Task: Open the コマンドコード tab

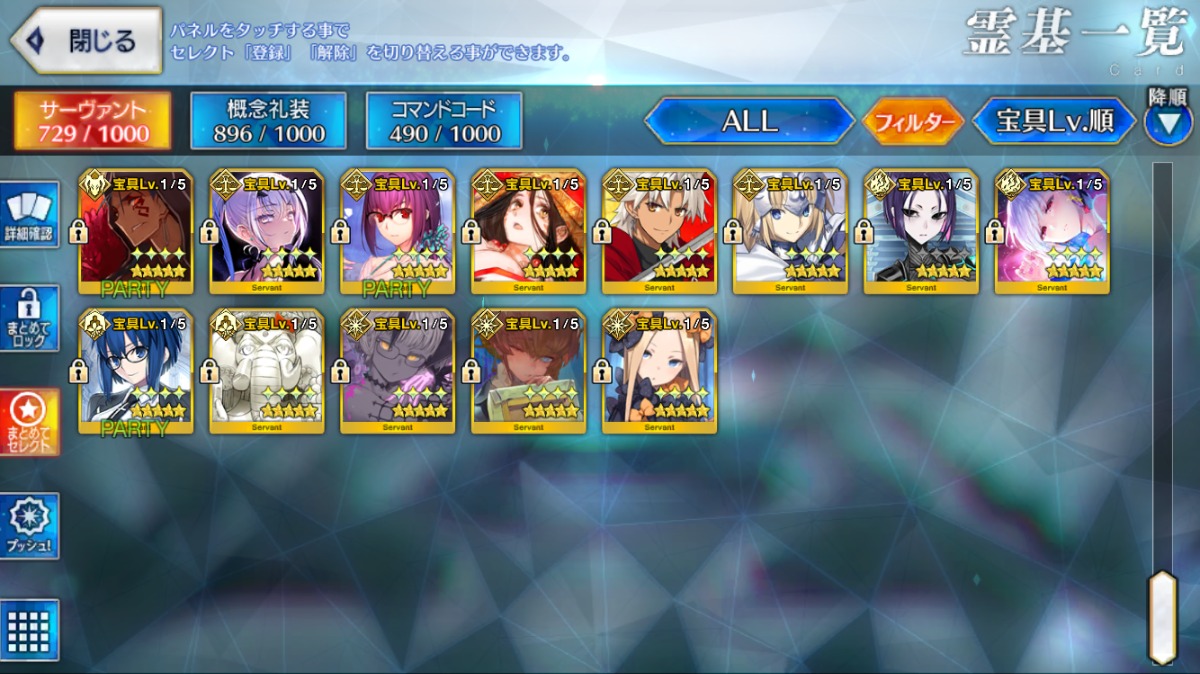Action: point(445,121)
